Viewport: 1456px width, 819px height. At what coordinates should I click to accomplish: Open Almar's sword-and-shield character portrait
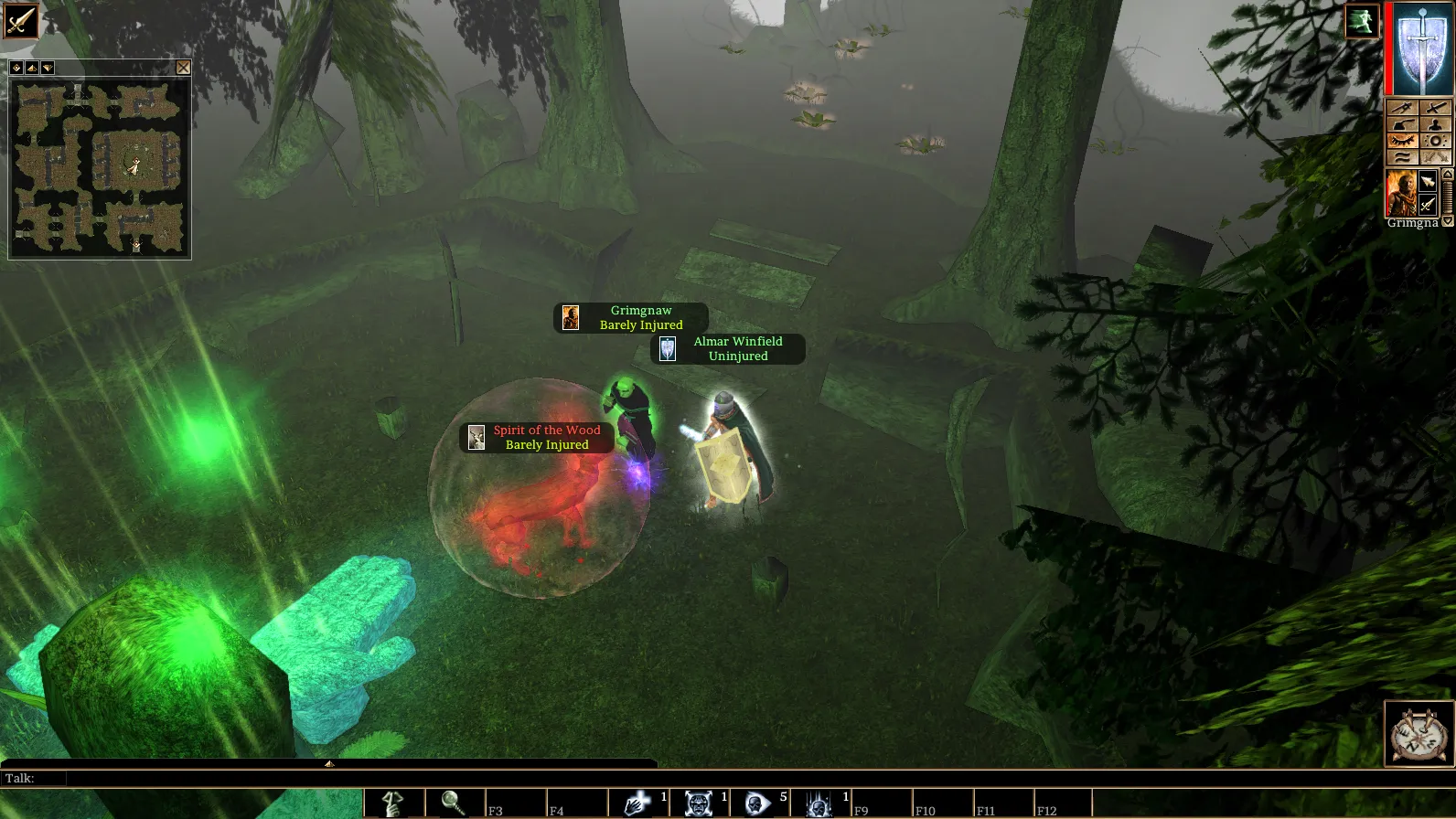coord(1423,48)
